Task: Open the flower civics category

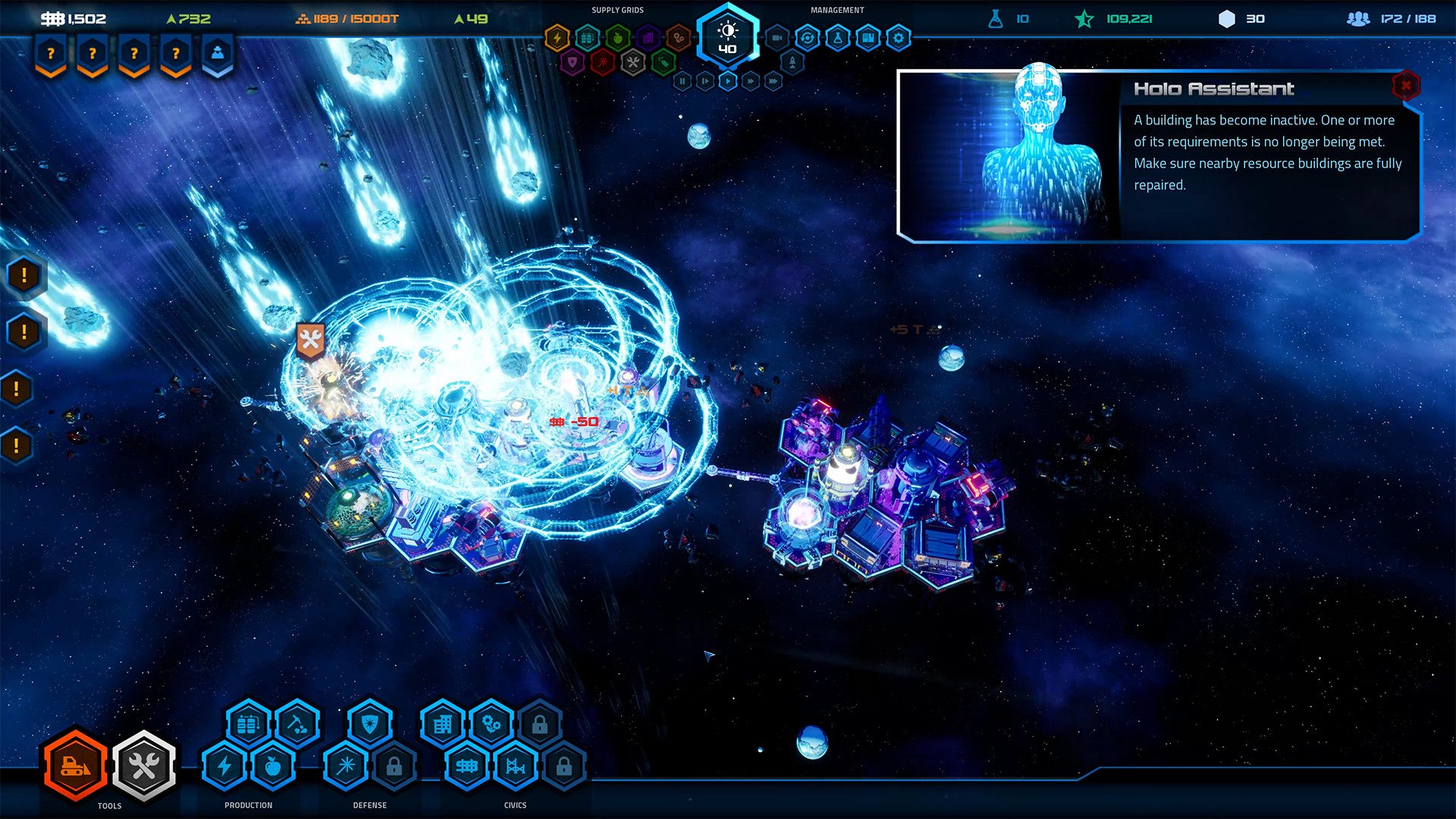Action: pyautogui.click(x=491, y=725)
